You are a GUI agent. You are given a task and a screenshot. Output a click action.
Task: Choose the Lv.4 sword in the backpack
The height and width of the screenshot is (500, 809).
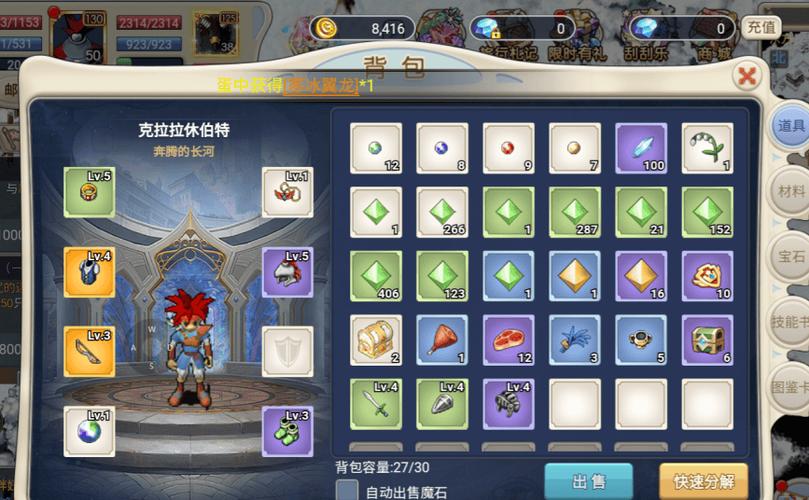tap(376, 404)
